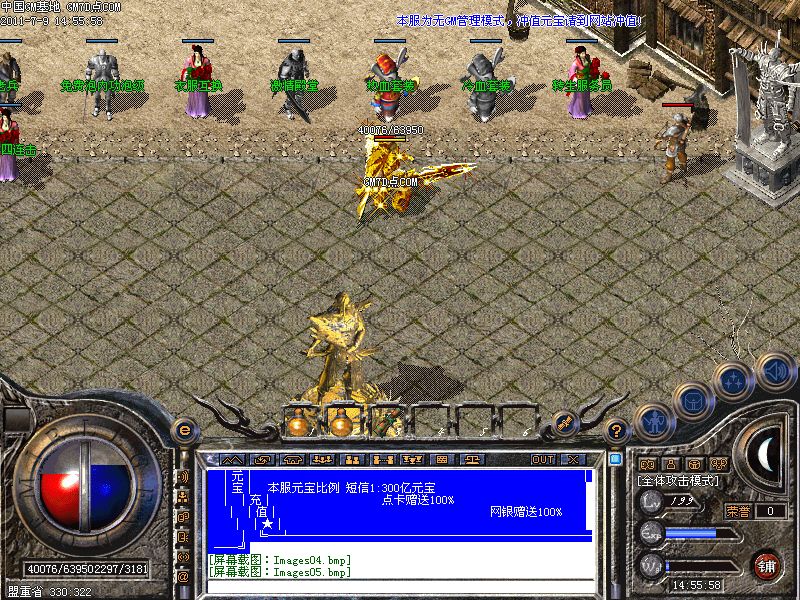
Task: Open the character status round button
Action: [x=652, y=421]
